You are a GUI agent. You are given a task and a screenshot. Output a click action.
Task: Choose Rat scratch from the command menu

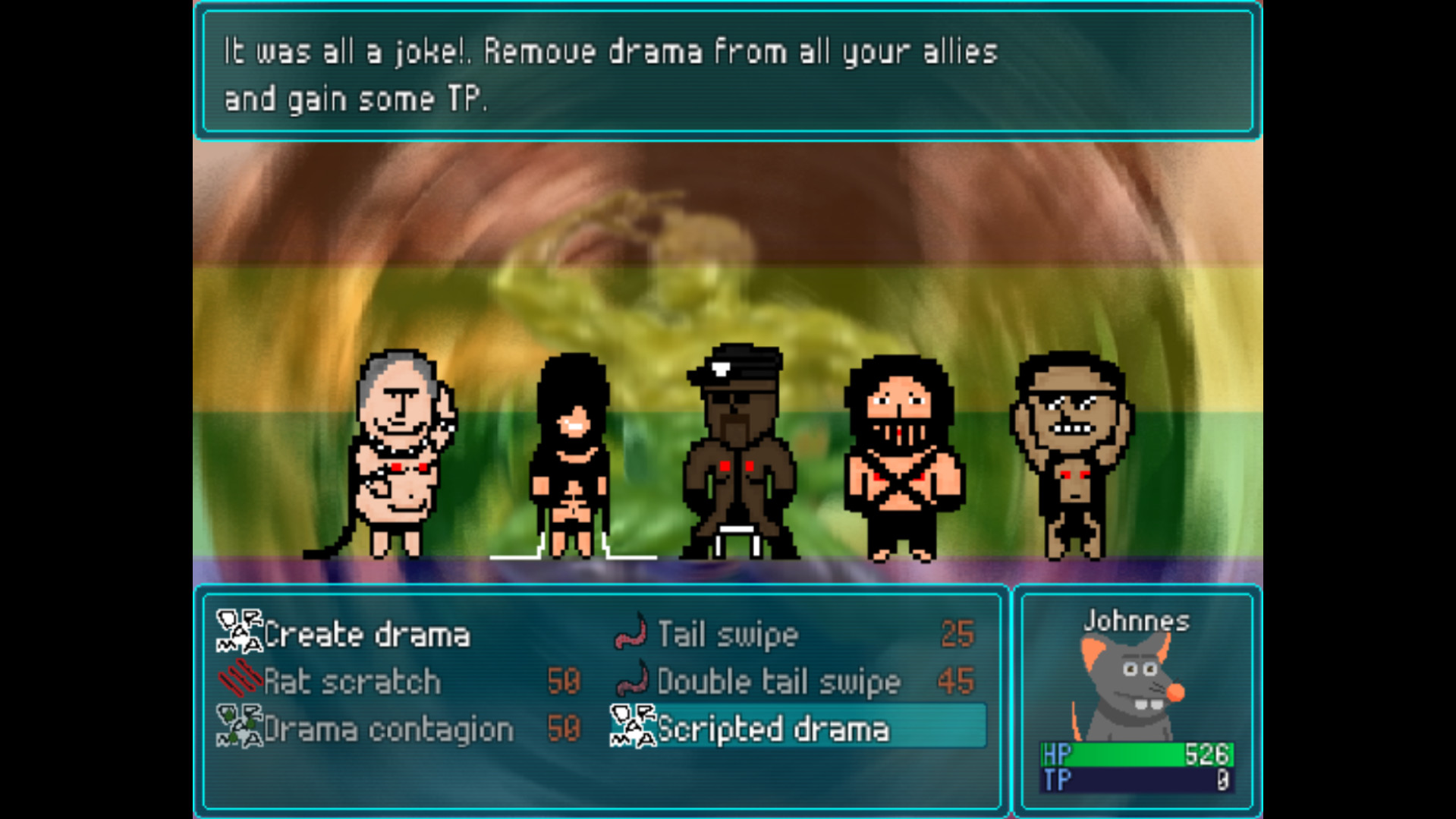[351, 681]
